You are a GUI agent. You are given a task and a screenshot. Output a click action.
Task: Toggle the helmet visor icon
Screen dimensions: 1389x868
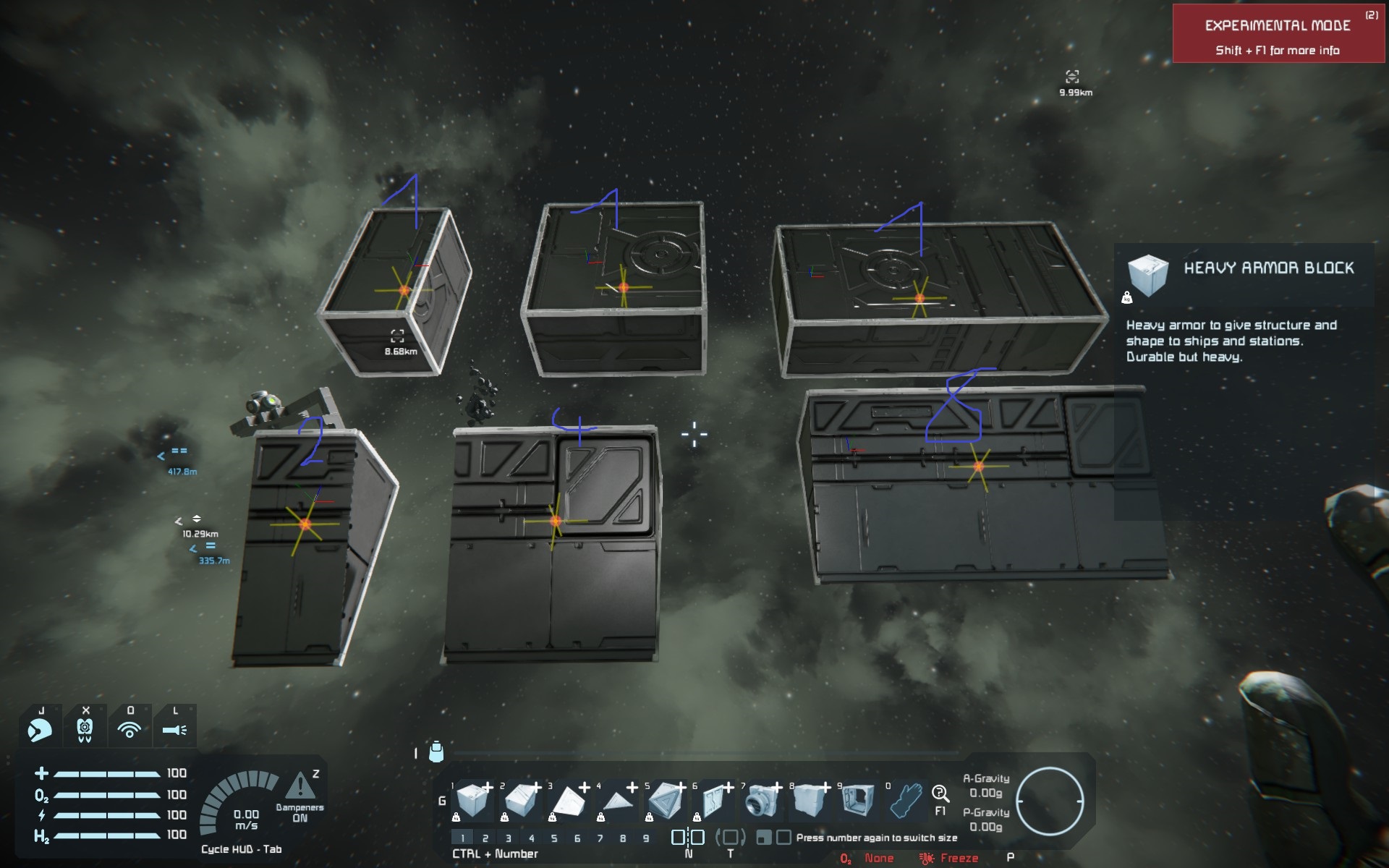coord(41,730)
